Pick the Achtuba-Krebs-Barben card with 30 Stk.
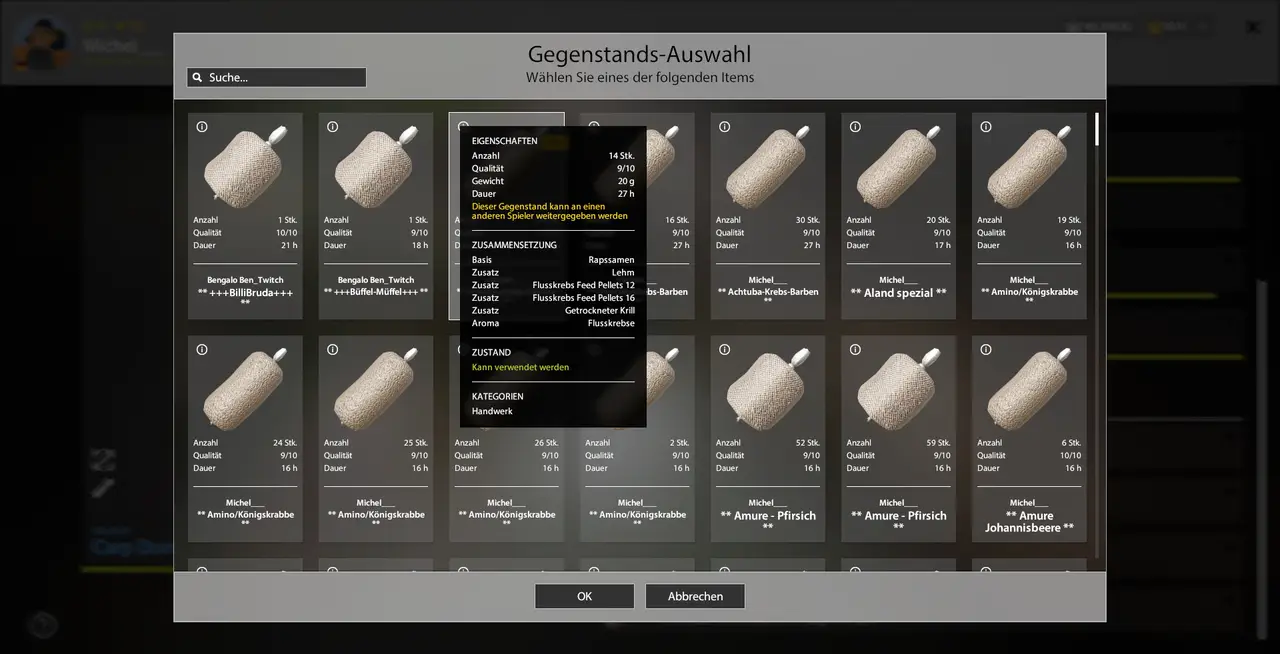 click(768, 215)
